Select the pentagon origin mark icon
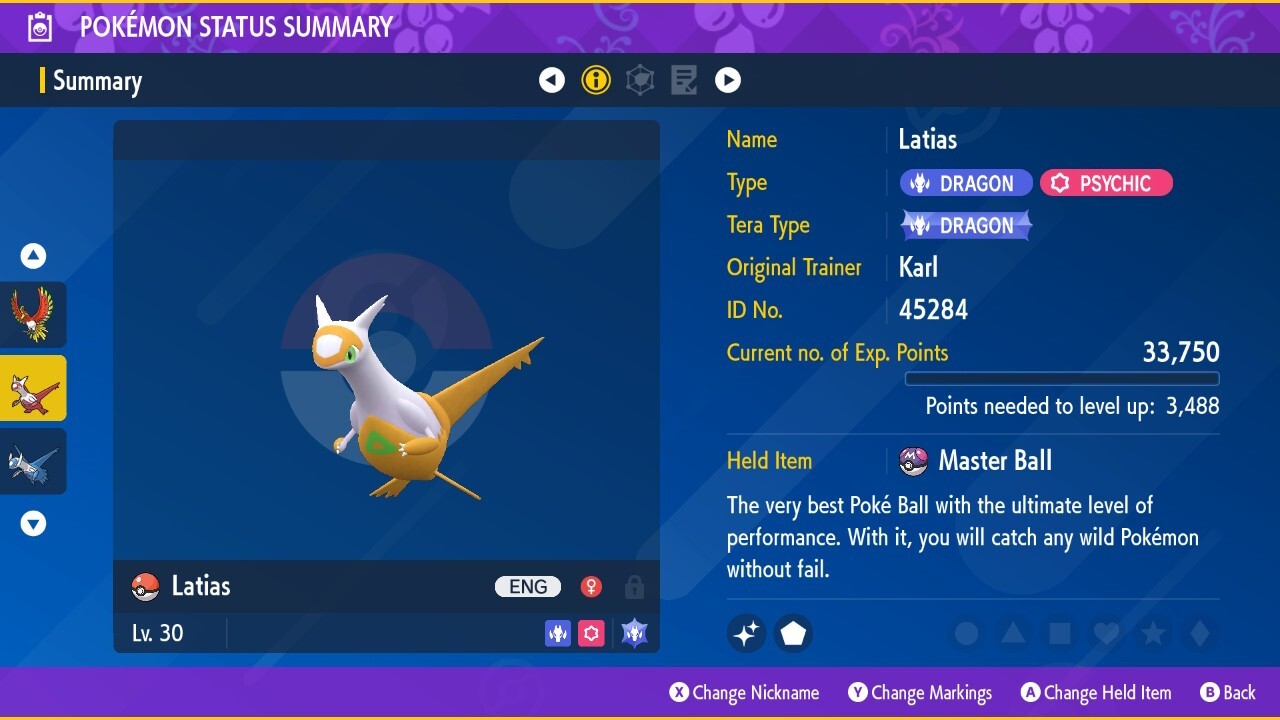Screen dimensions: 1280x720 coord(793,633)
